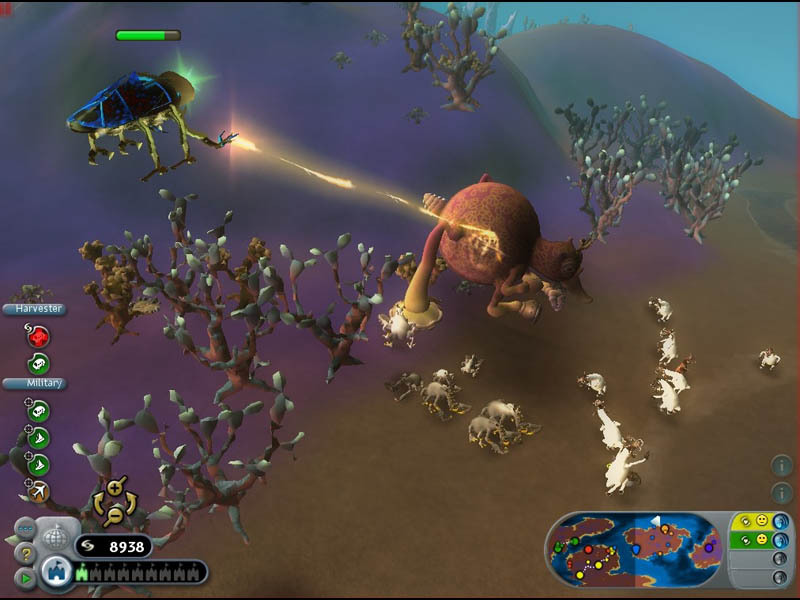
Task: Open the upper info notification button
Action: pos(782,465)
